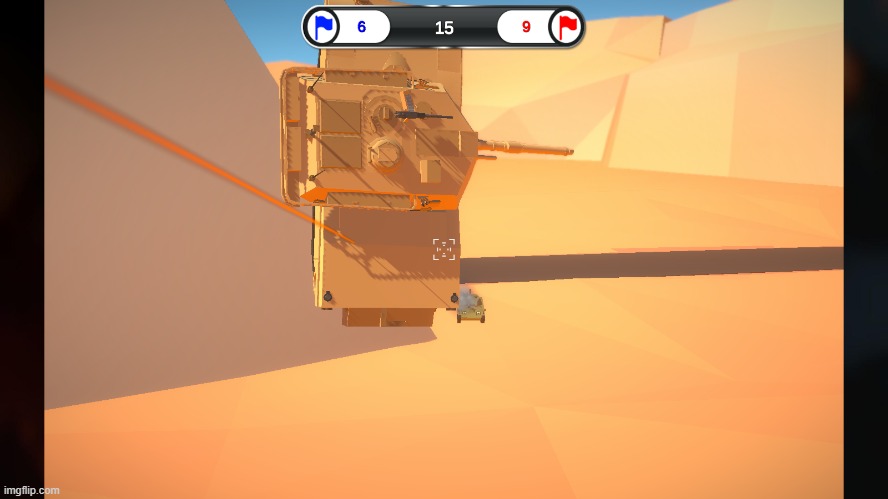Click the red team flag icon
The image size is (888, 499).
pyautogui.click(x=567, y=27)
